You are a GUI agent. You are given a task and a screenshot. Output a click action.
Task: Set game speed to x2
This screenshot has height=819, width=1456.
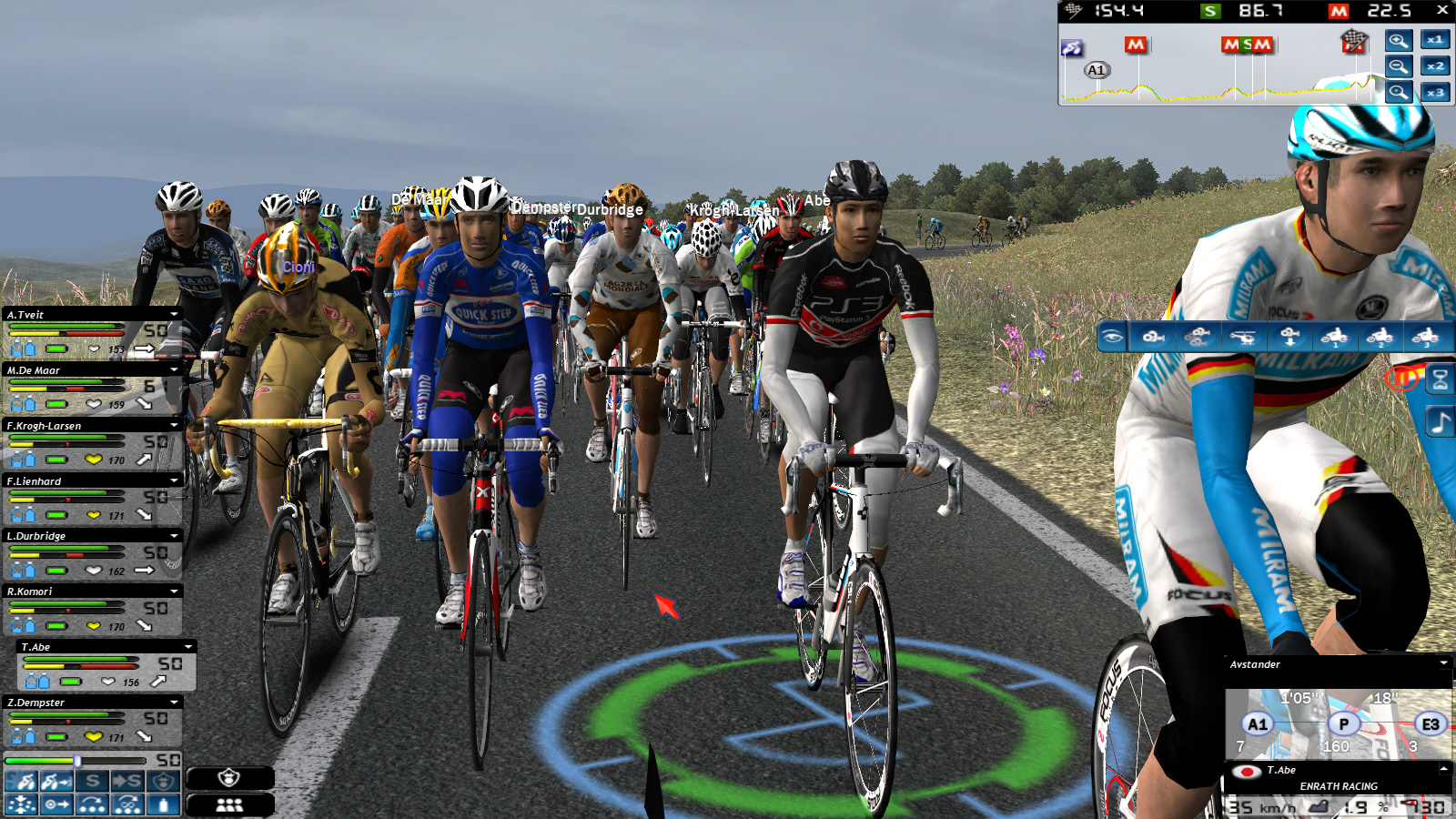[1435, 66]
